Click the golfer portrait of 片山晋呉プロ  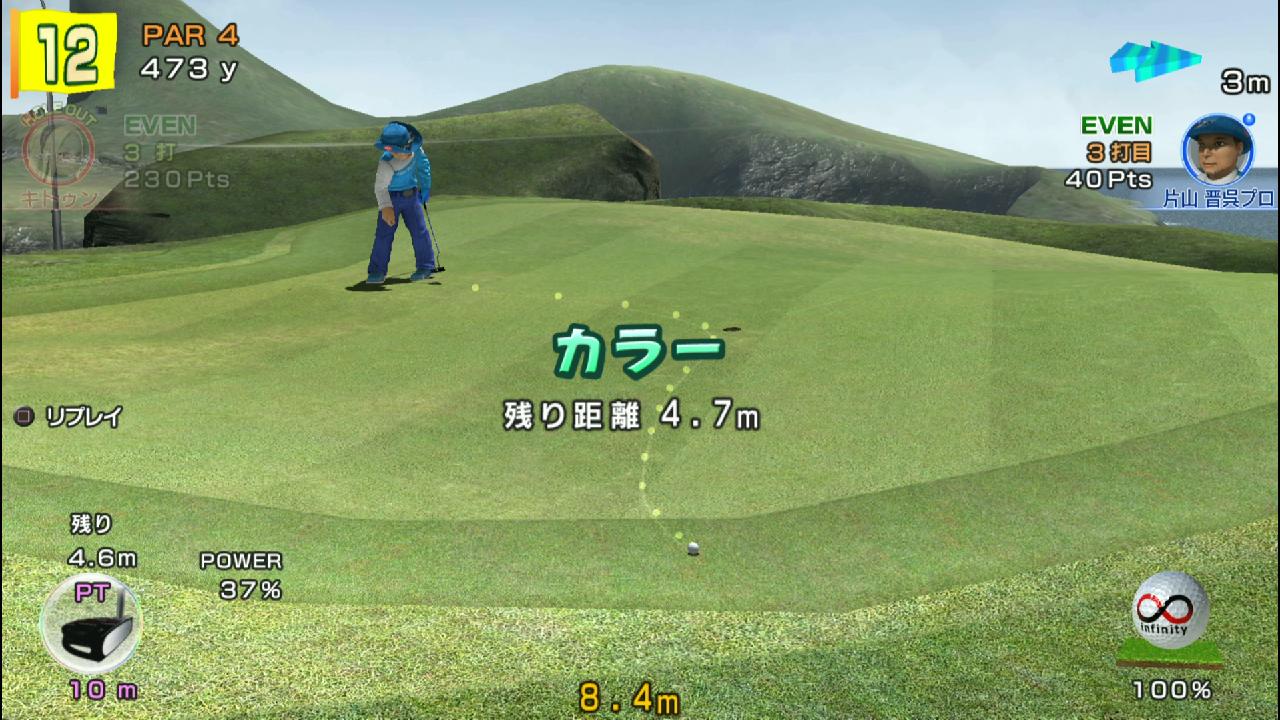(1218, 150)
